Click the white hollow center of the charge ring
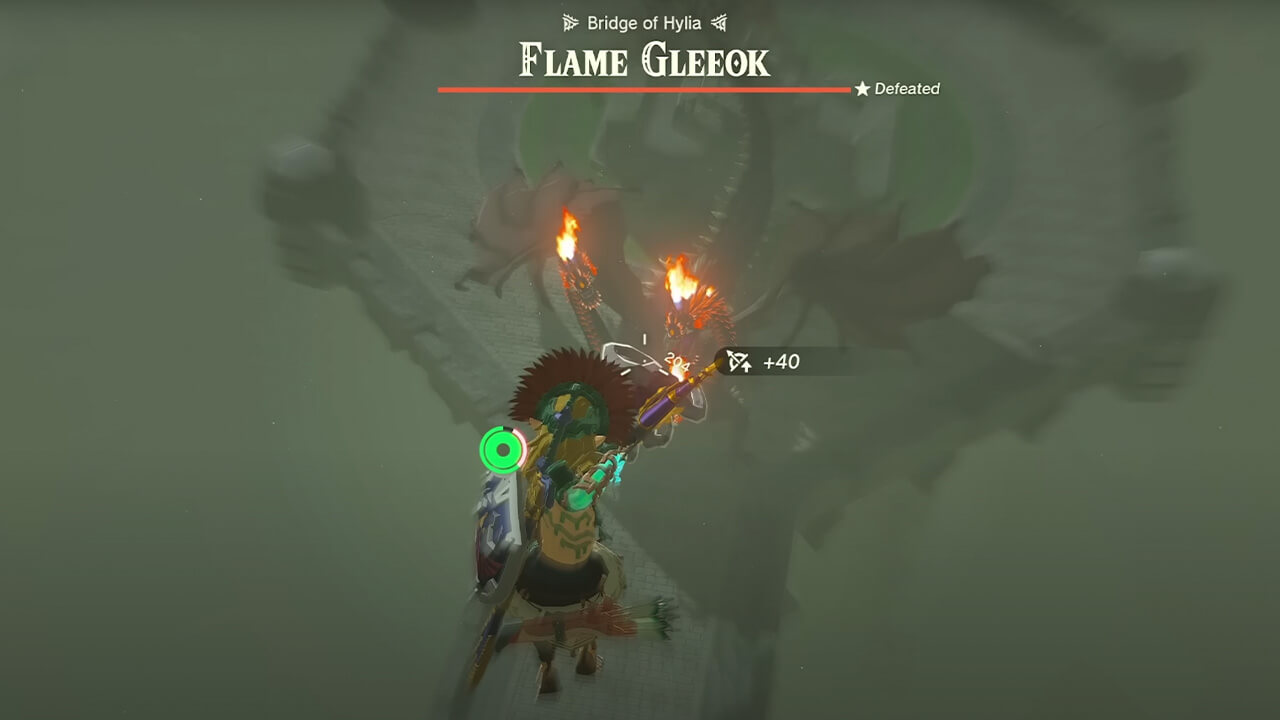 coord(503,449)
